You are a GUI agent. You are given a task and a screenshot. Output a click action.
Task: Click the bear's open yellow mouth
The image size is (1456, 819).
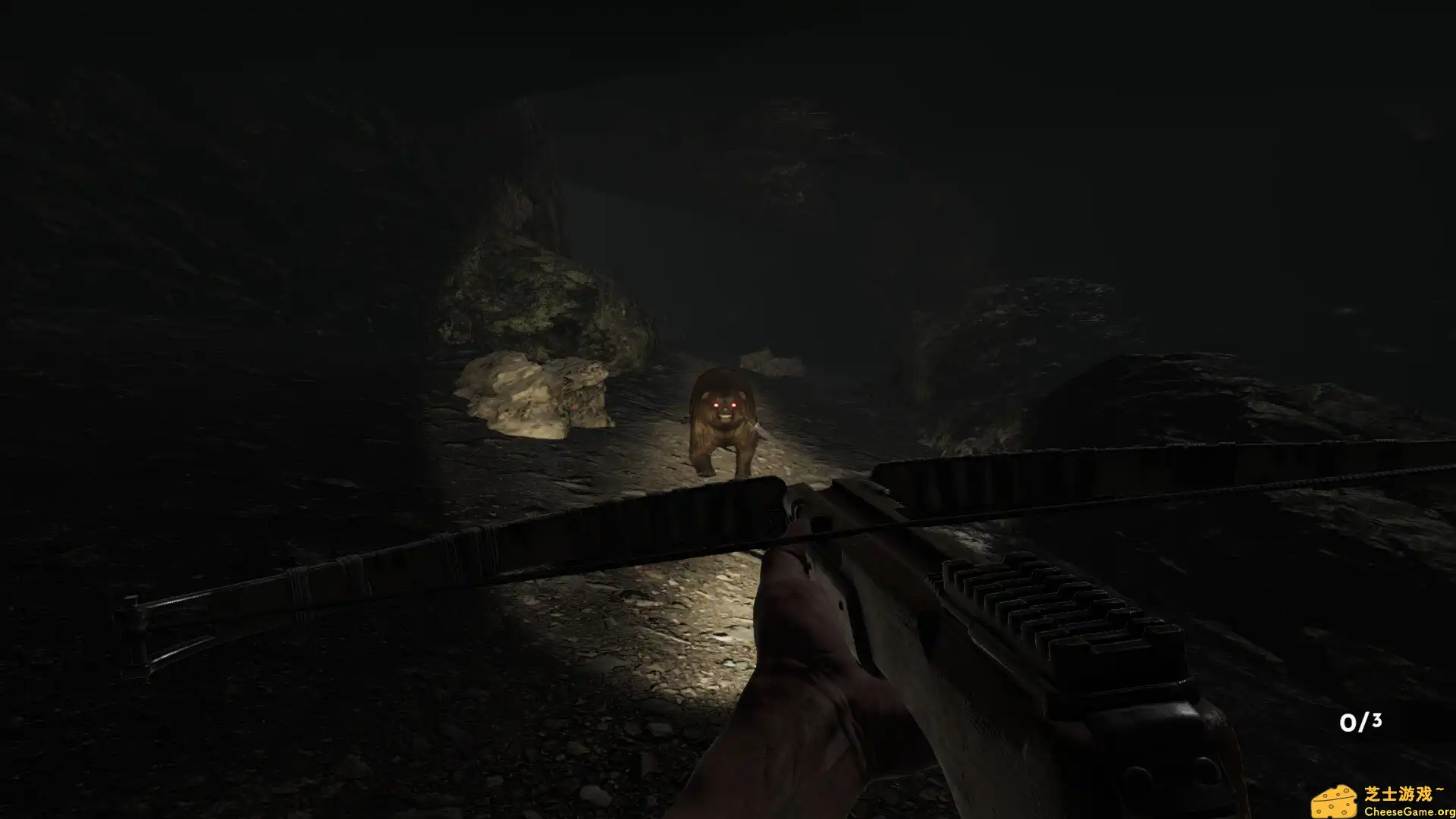pos(725,416)
